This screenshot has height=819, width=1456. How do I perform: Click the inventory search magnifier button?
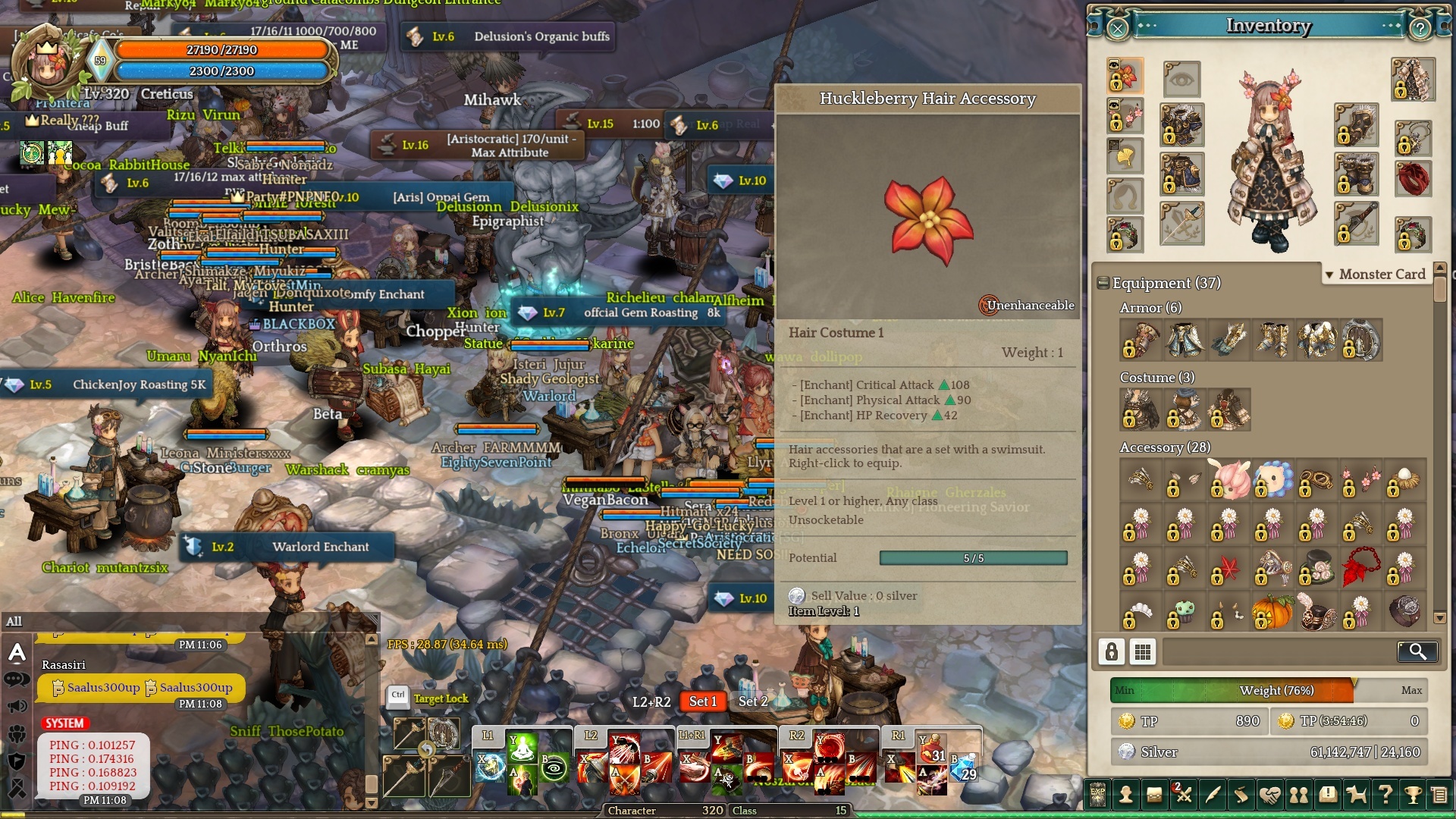click(1417, 651)
